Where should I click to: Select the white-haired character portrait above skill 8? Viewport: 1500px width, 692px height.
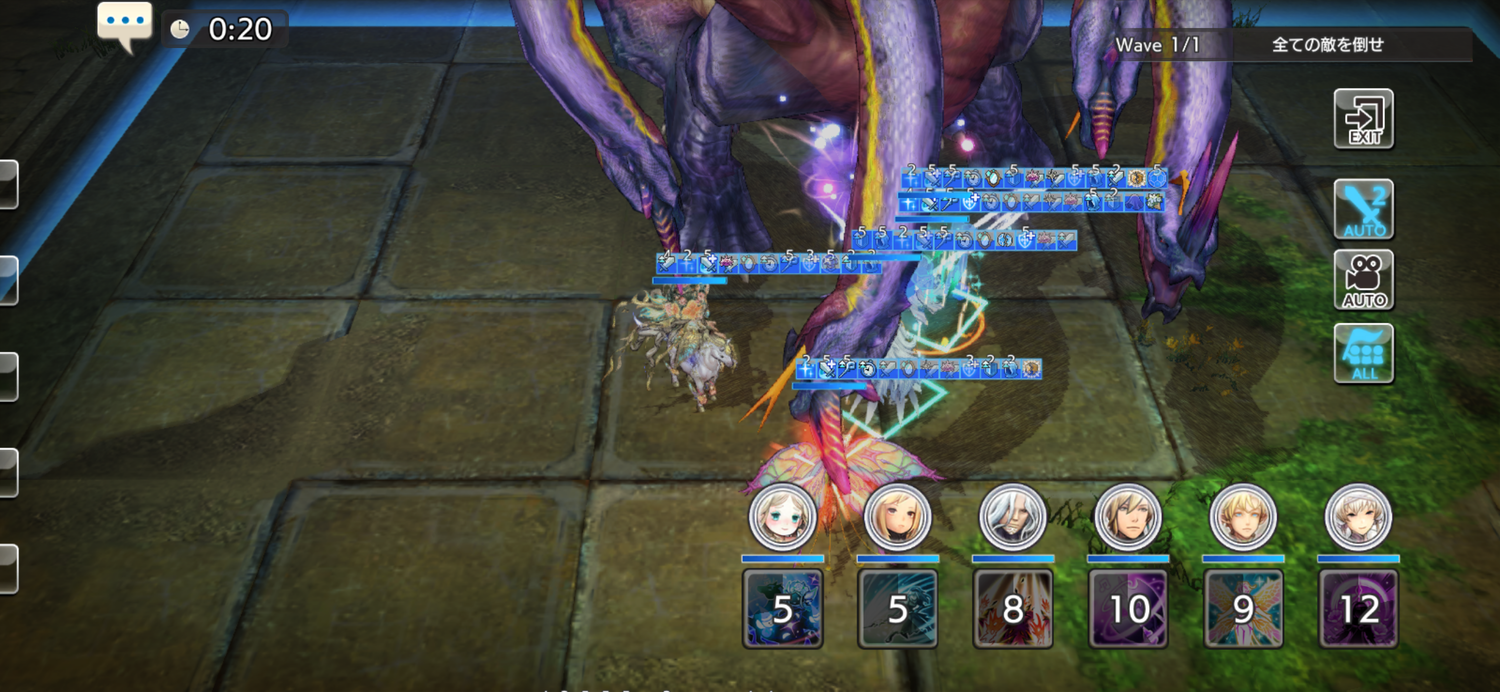tap(1013, 518)
